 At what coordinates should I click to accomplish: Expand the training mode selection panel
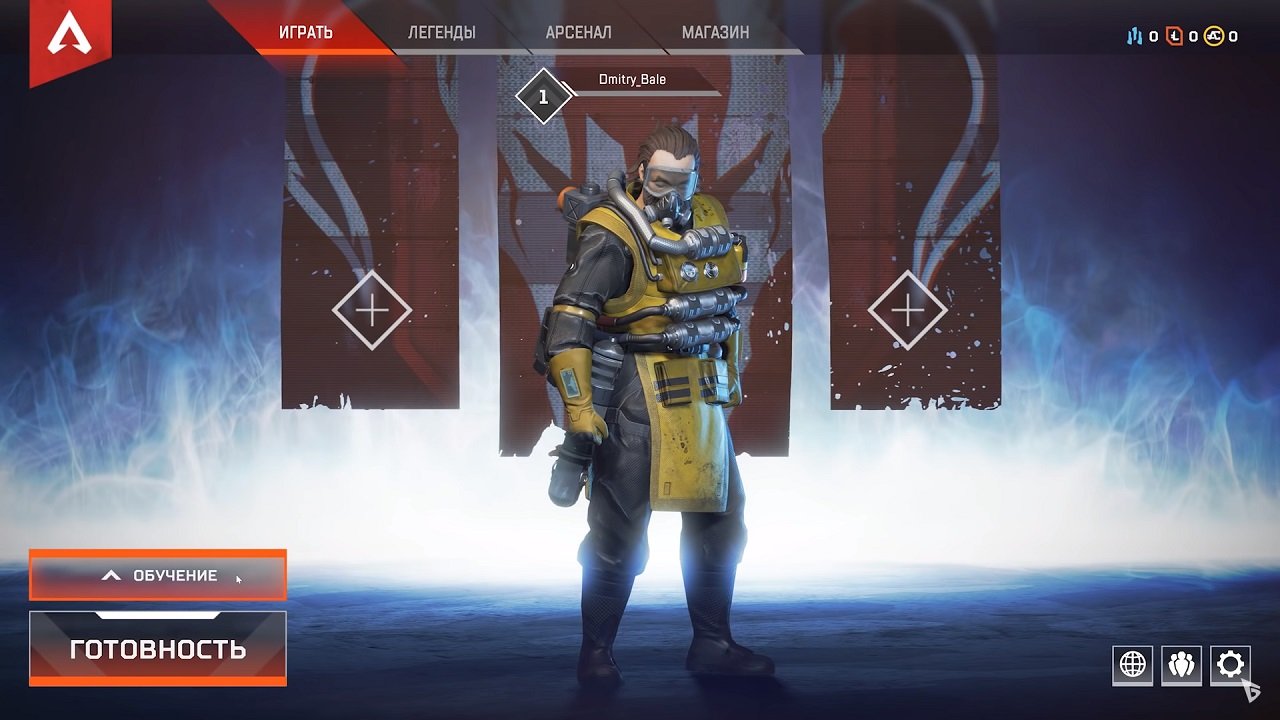157,575
